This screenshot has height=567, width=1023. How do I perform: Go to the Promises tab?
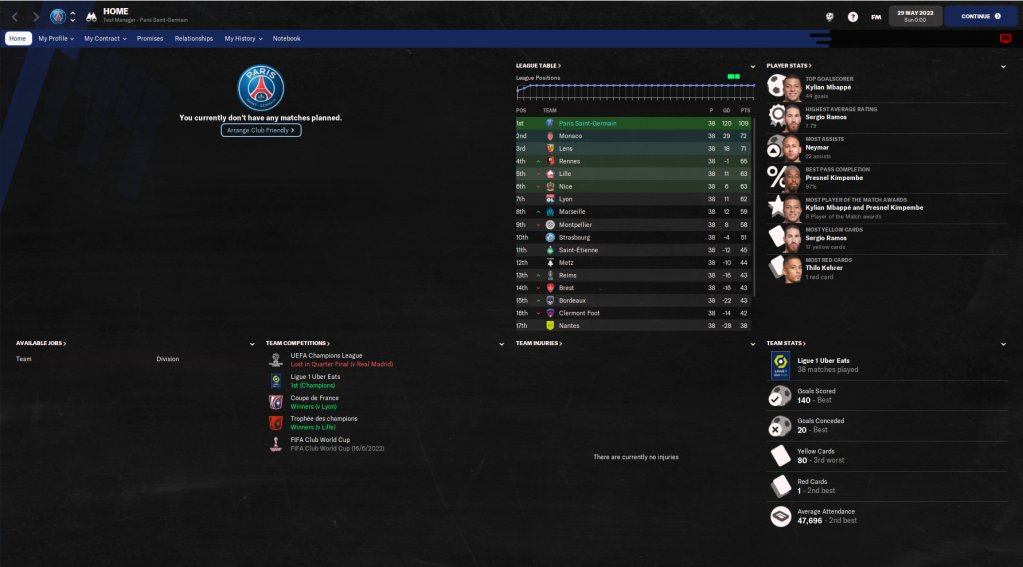150,38
